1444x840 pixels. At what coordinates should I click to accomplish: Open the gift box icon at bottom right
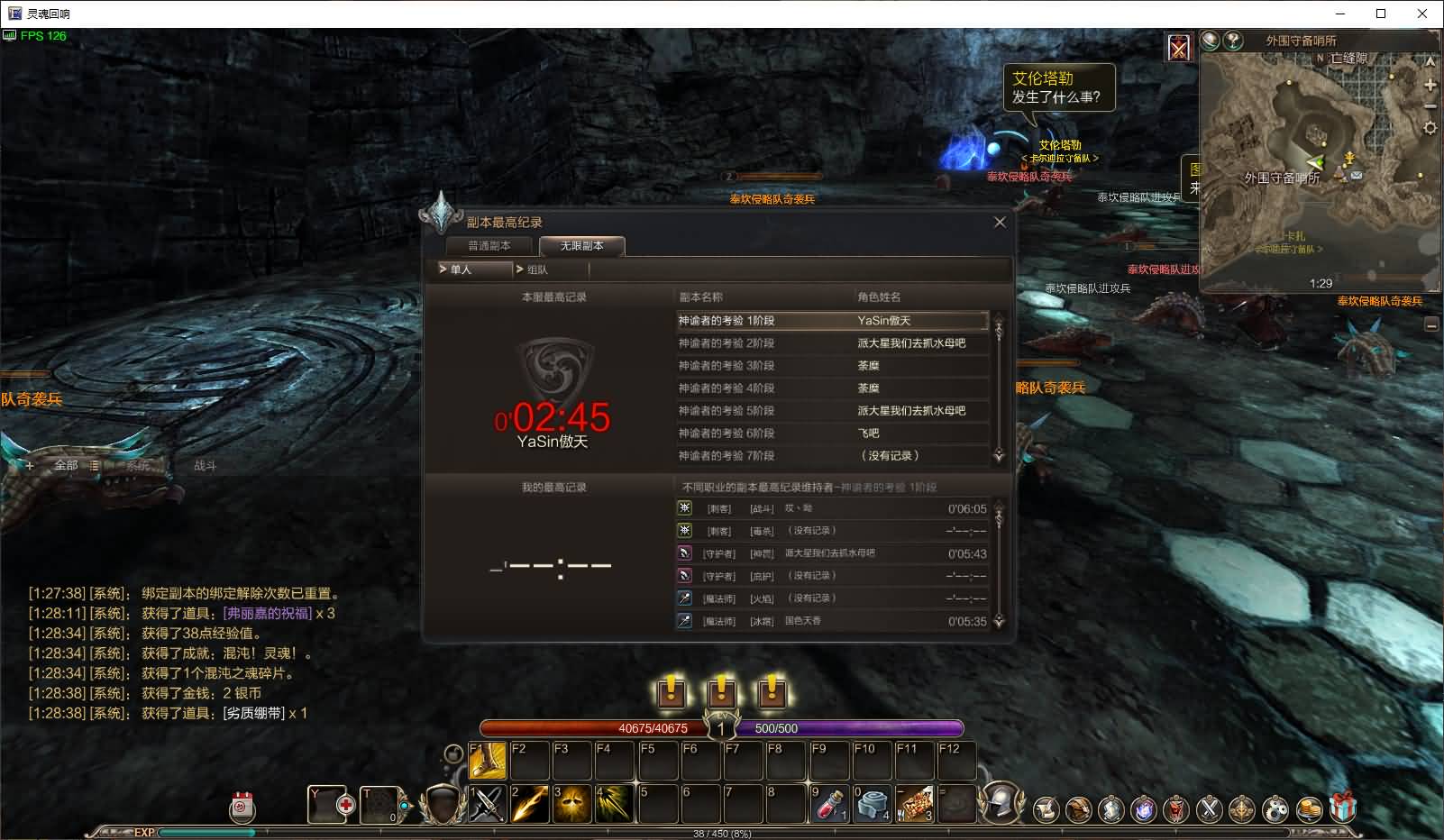click(1343, 810)
